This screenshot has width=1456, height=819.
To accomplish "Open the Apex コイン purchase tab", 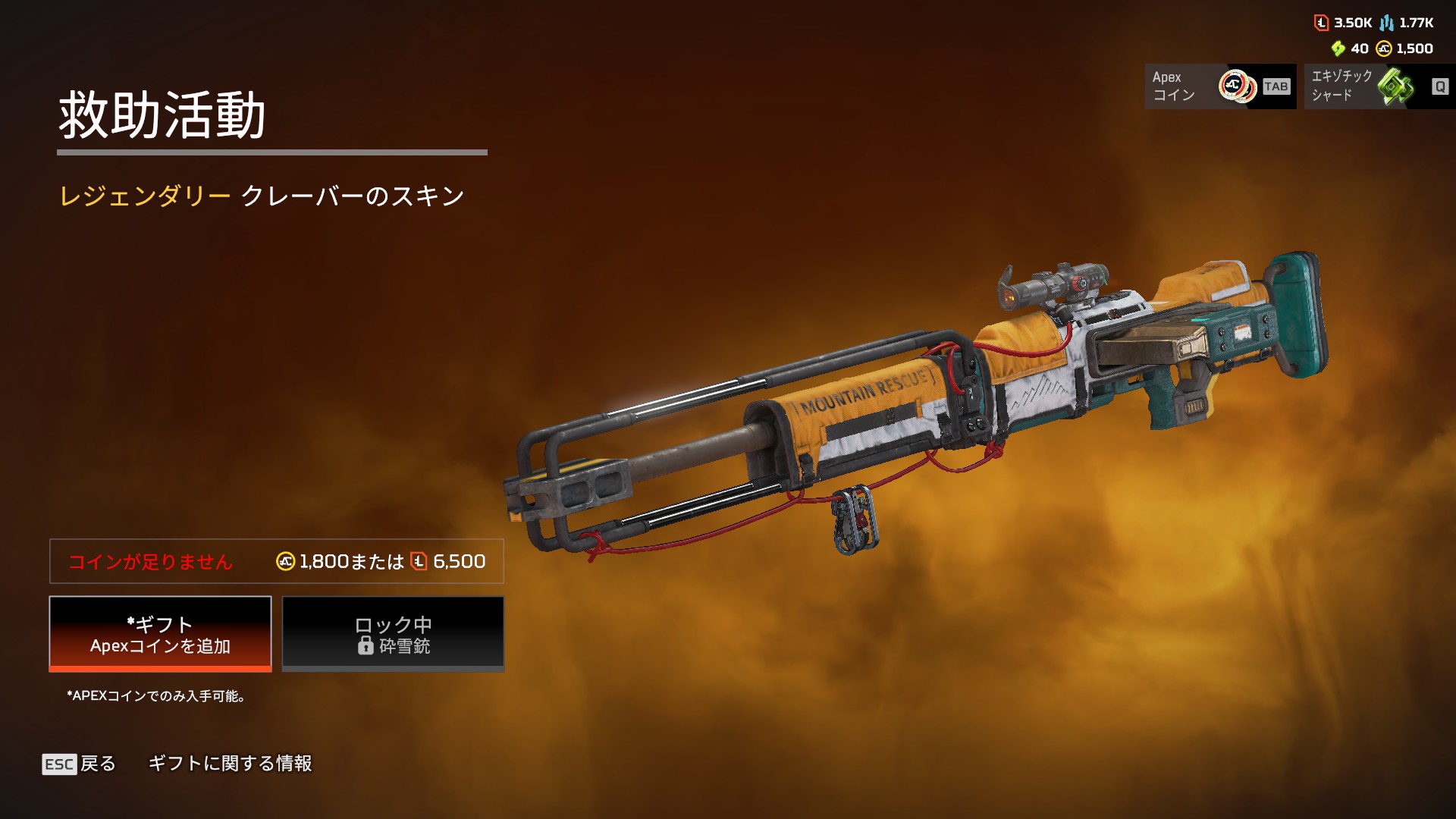I will click(1220, 86).
